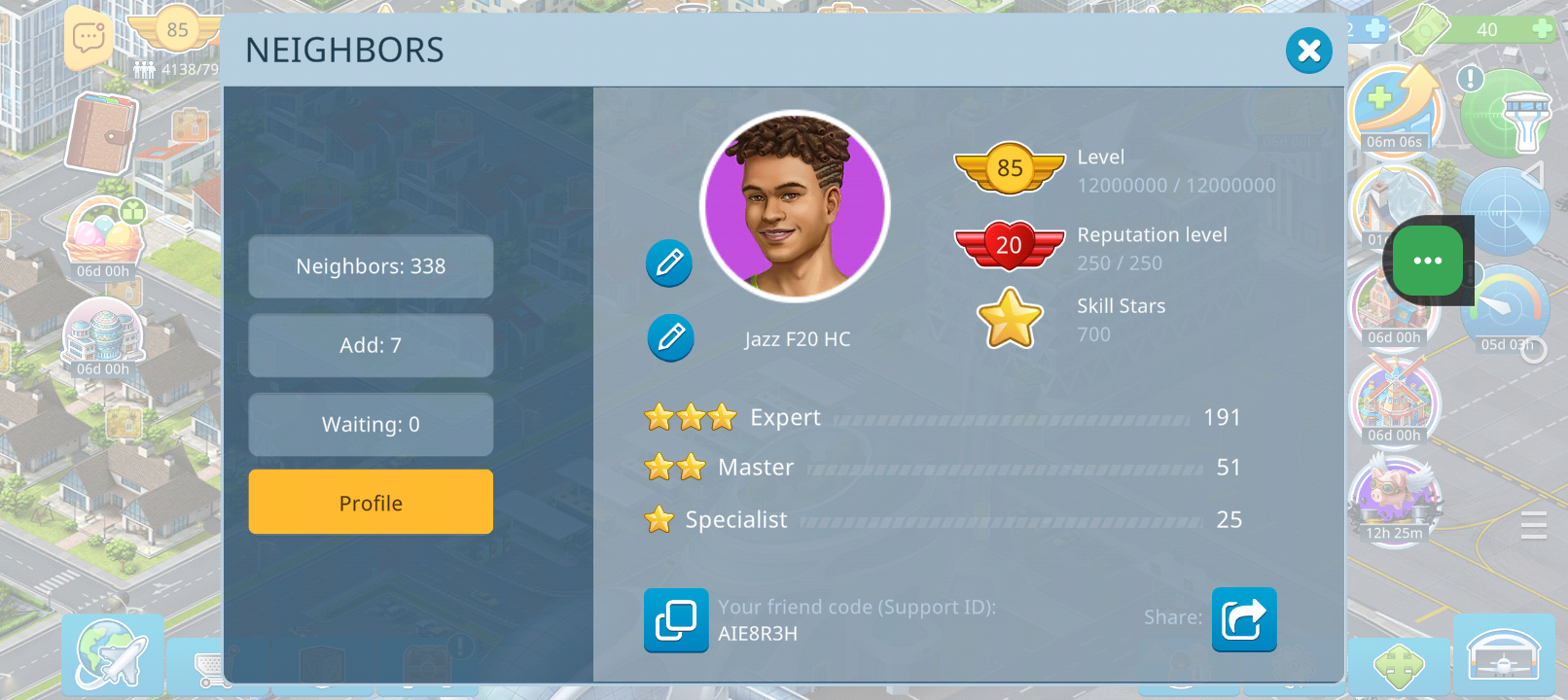Viewport: 1568px width, 700px height.
Task: Open the Neighbors: 338 list
Action: click(x=371, y=266)
